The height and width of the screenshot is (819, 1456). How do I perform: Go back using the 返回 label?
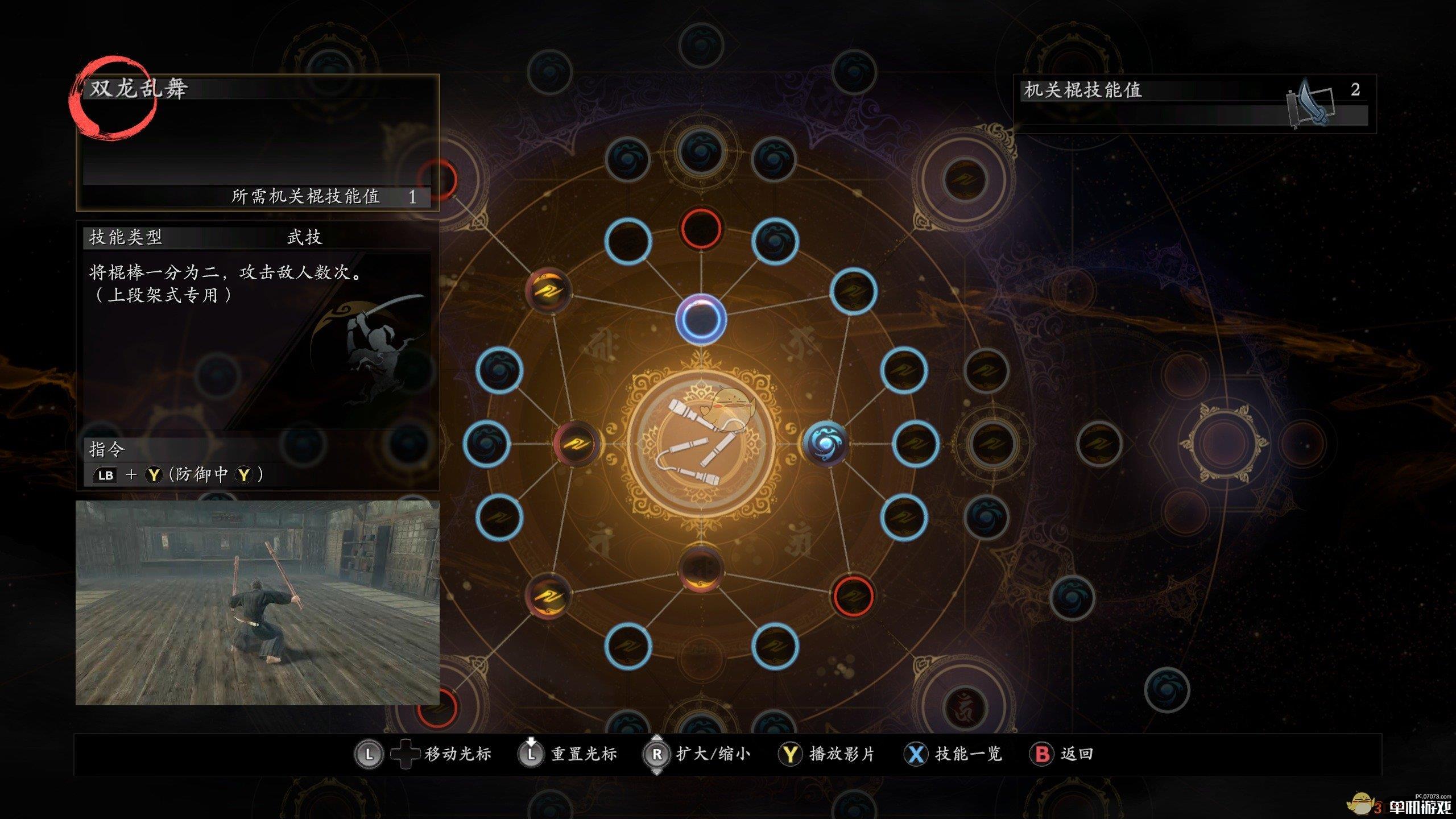1077,754
